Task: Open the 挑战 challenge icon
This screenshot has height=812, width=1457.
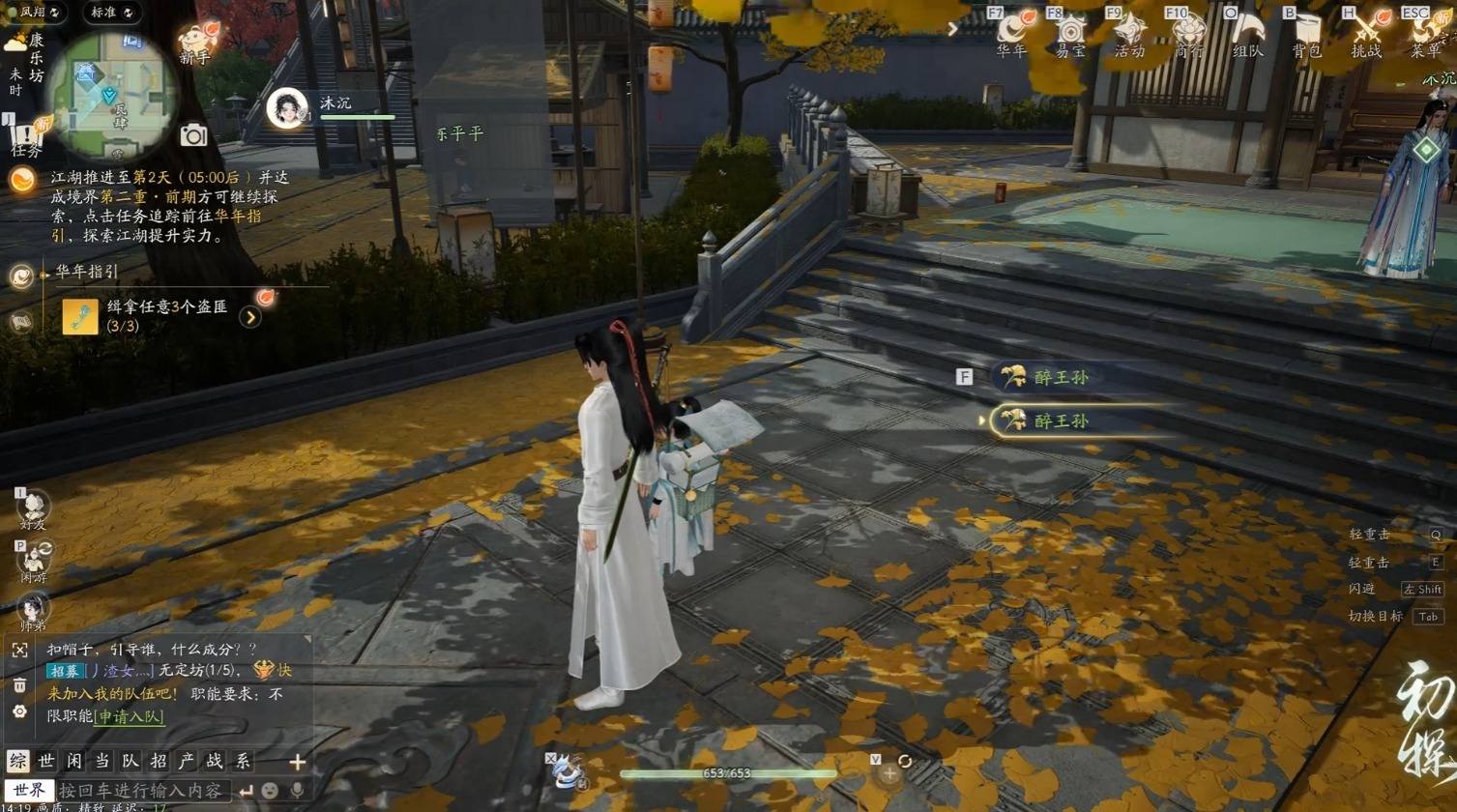Action: [x=1366, y=33]
